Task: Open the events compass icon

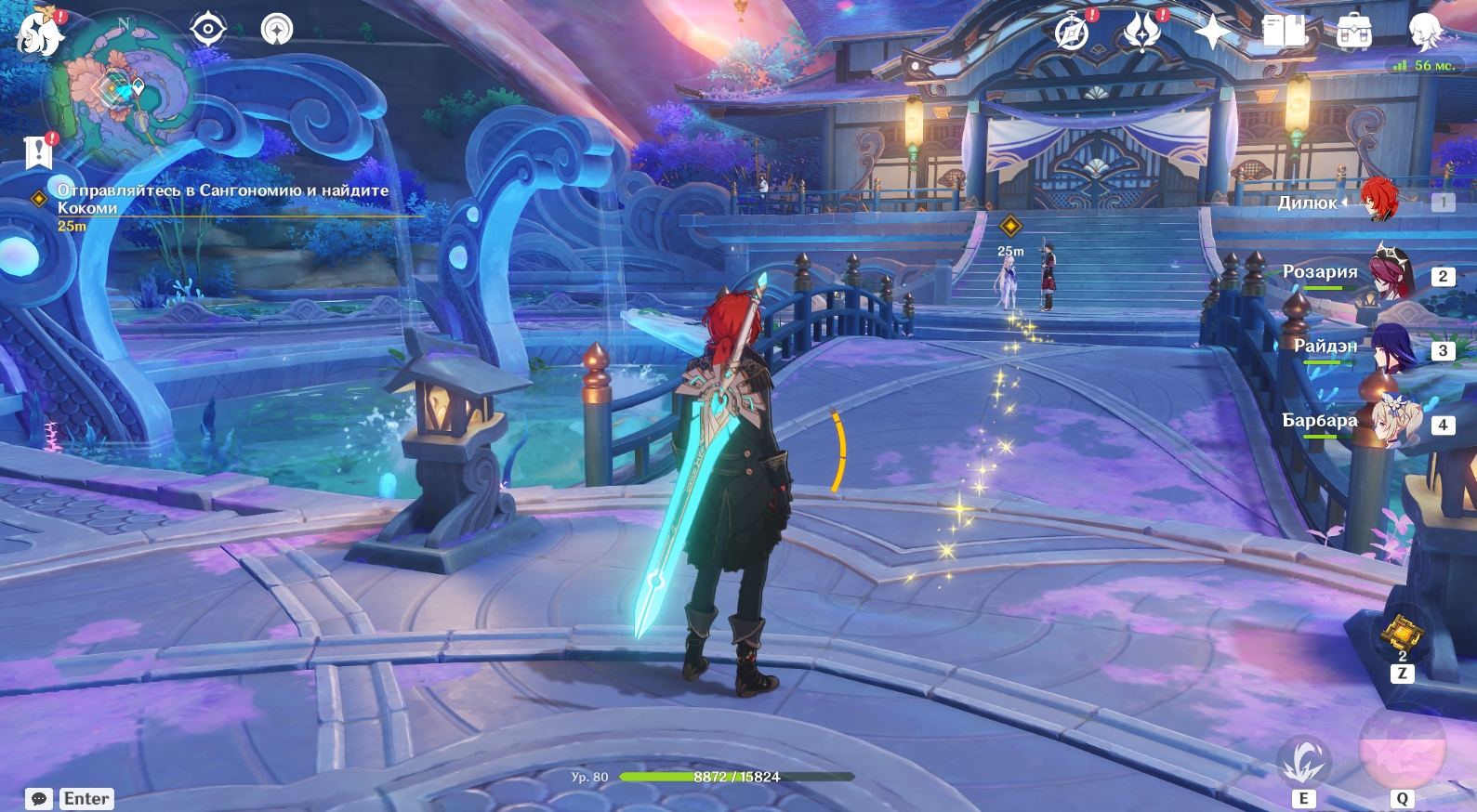Action: 1073,32
